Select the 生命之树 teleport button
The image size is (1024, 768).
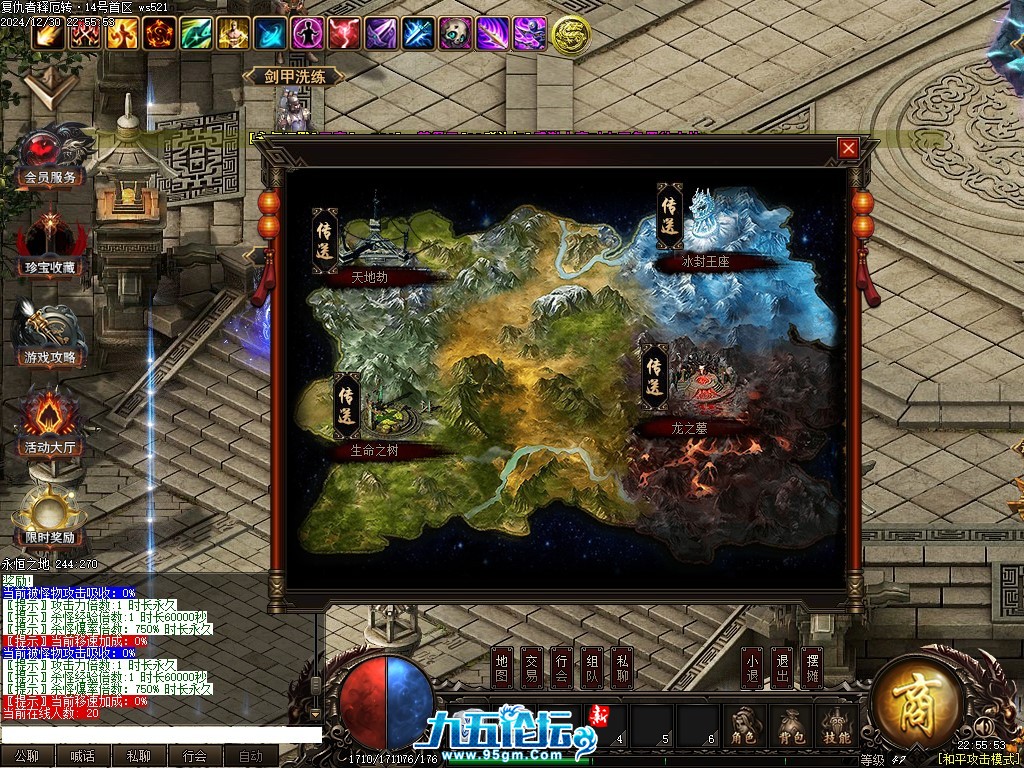tap(347, 407)
